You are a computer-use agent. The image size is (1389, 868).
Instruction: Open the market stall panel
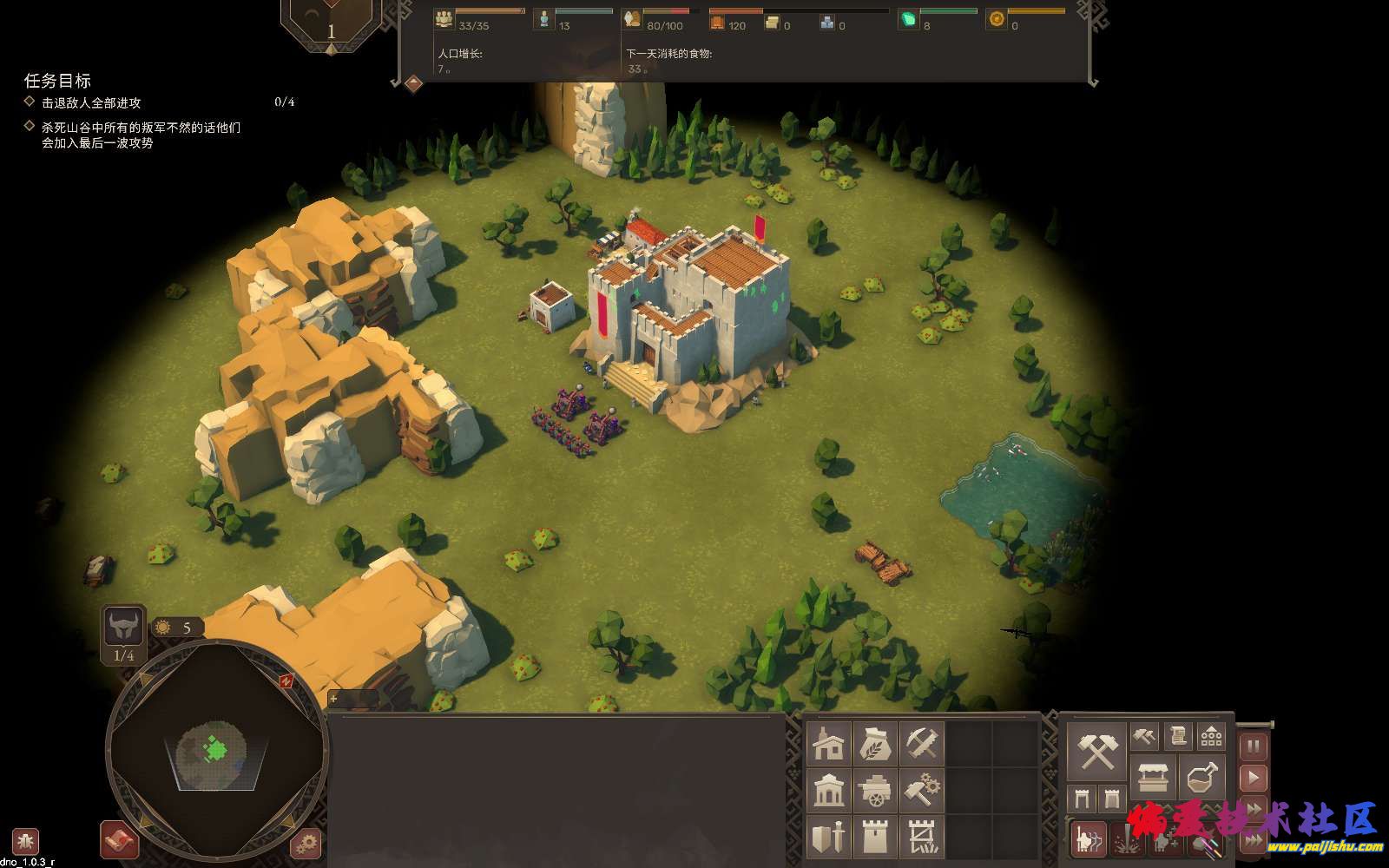(1153, 777)
